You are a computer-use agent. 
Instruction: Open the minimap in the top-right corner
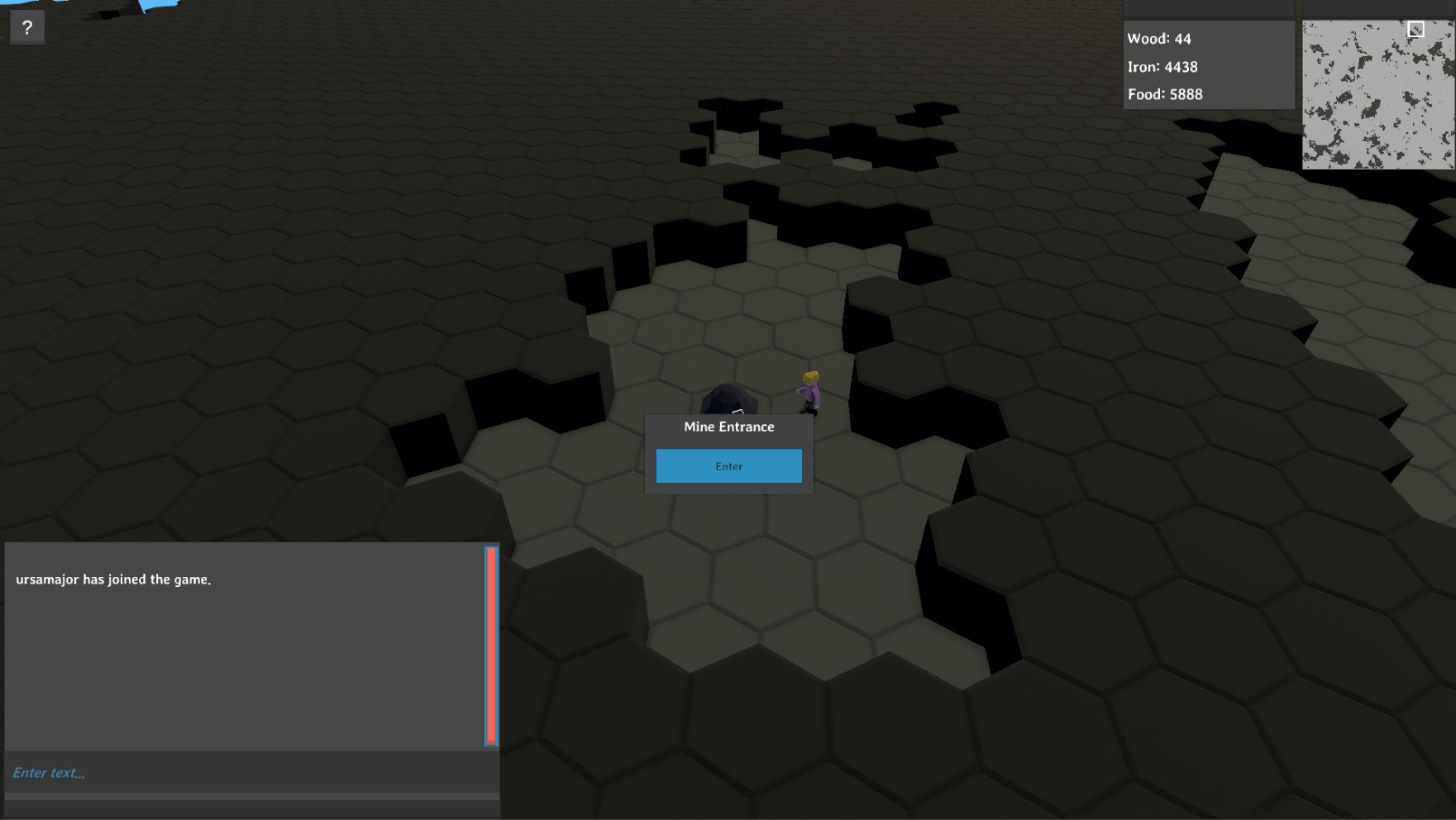pyautogui.click(x=1377, y=95)
